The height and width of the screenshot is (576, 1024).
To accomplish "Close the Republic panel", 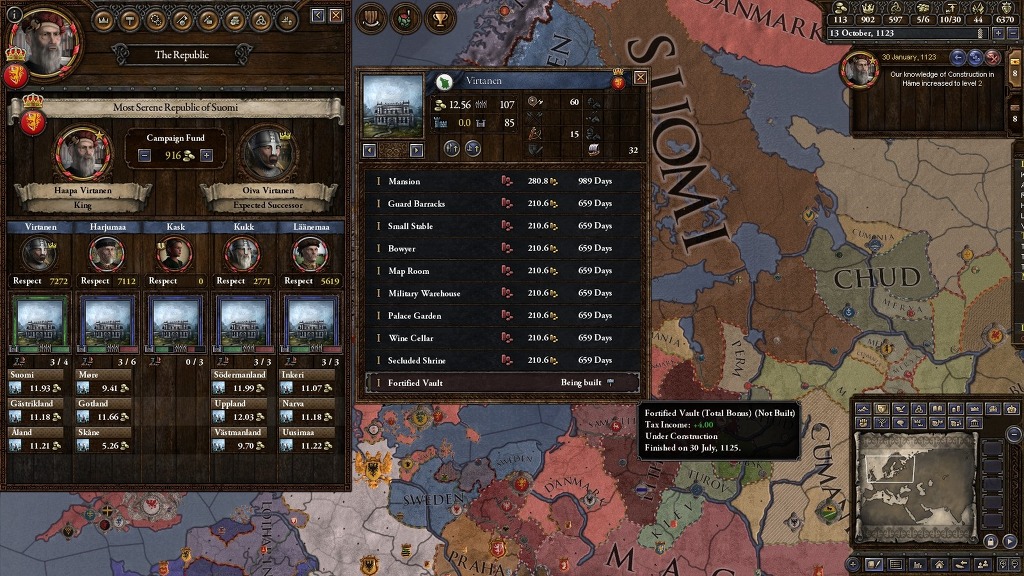I will pyautogui.click(x=336, y=16).
